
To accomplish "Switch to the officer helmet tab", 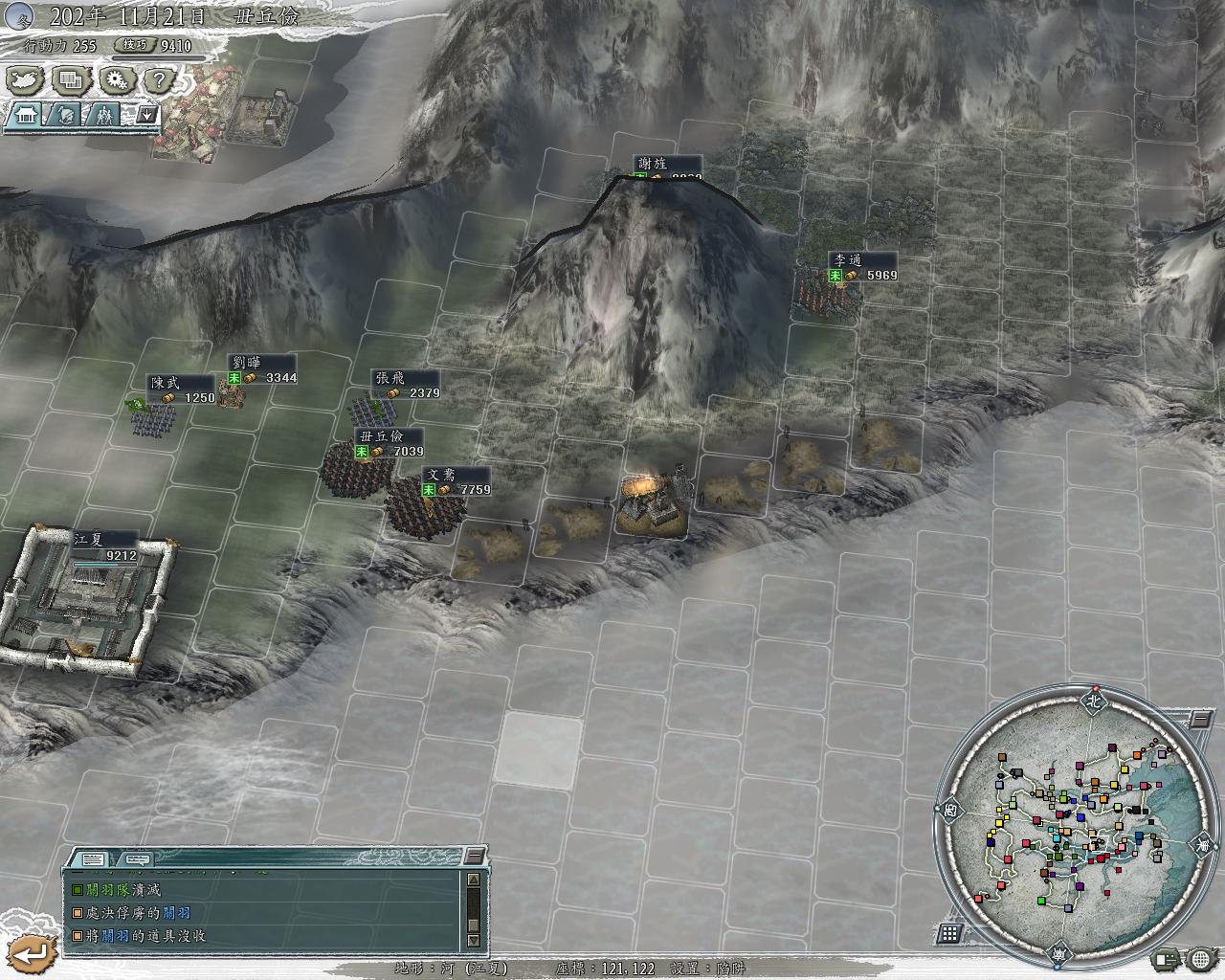I will [64, 115].
